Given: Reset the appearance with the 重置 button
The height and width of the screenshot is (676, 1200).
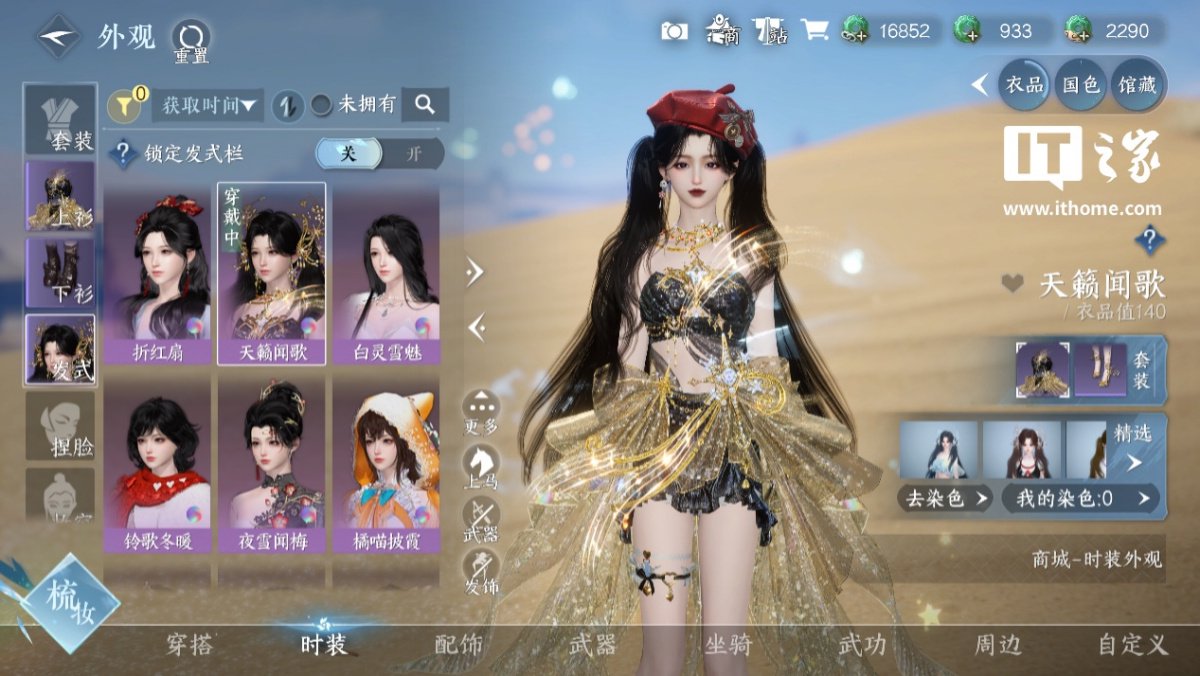Looking at the screenshot, I should tap(190, 40).
